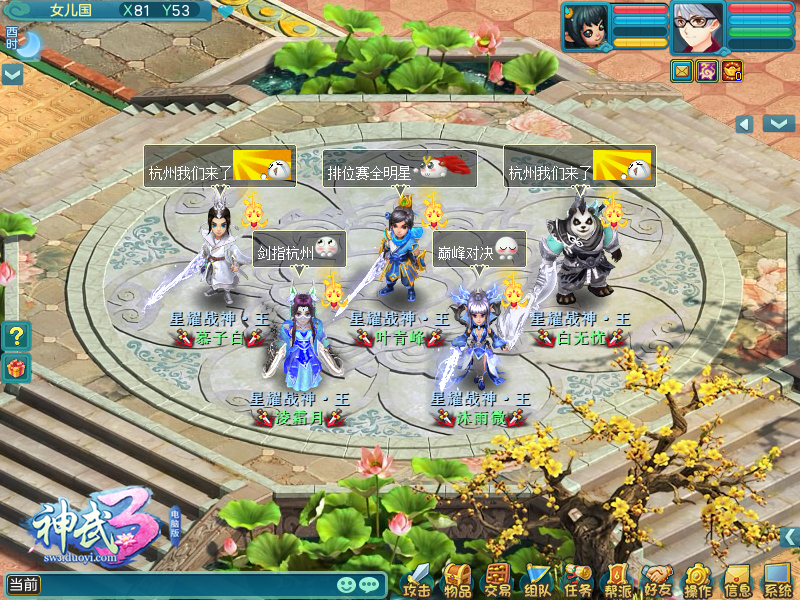
Task: Click the purple dragon buff icon
Action: tap(706, 70)
